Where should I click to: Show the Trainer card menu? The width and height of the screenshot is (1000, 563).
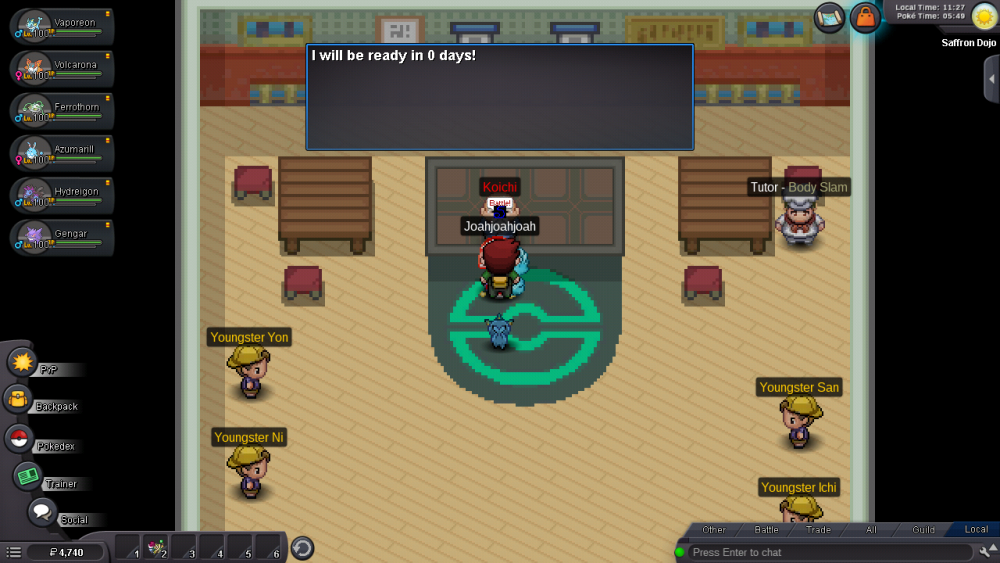(x=27, y=476)
